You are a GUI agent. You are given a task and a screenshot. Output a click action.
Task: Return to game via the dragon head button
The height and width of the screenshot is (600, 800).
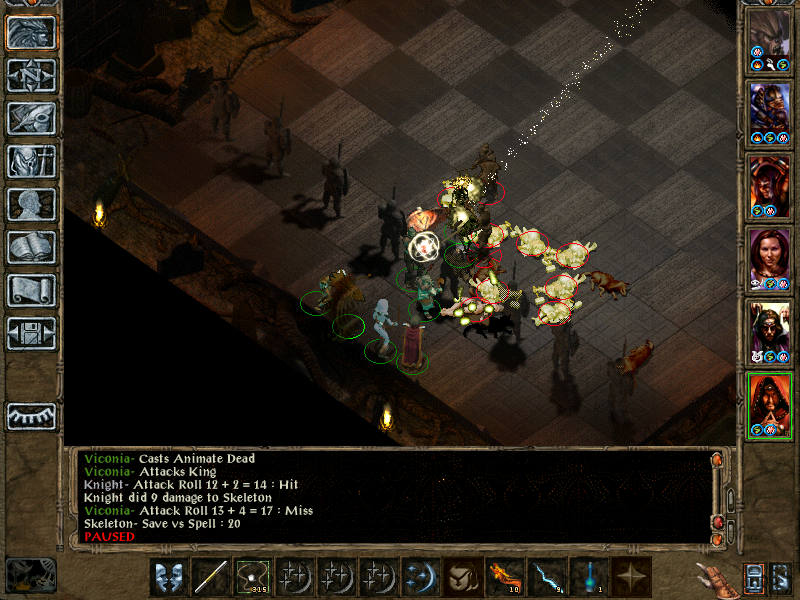pyautogui.click(x=31, y=33)
